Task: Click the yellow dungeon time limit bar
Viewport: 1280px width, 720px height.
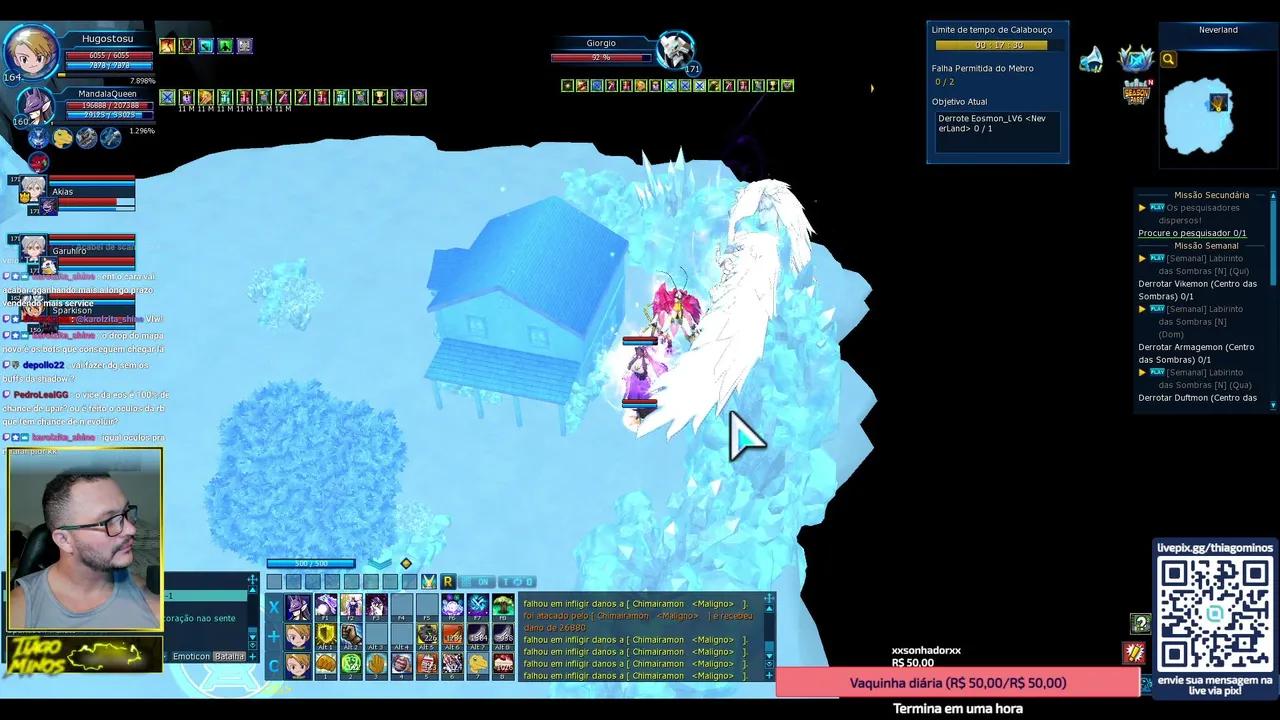Action: tap(992, 45)
